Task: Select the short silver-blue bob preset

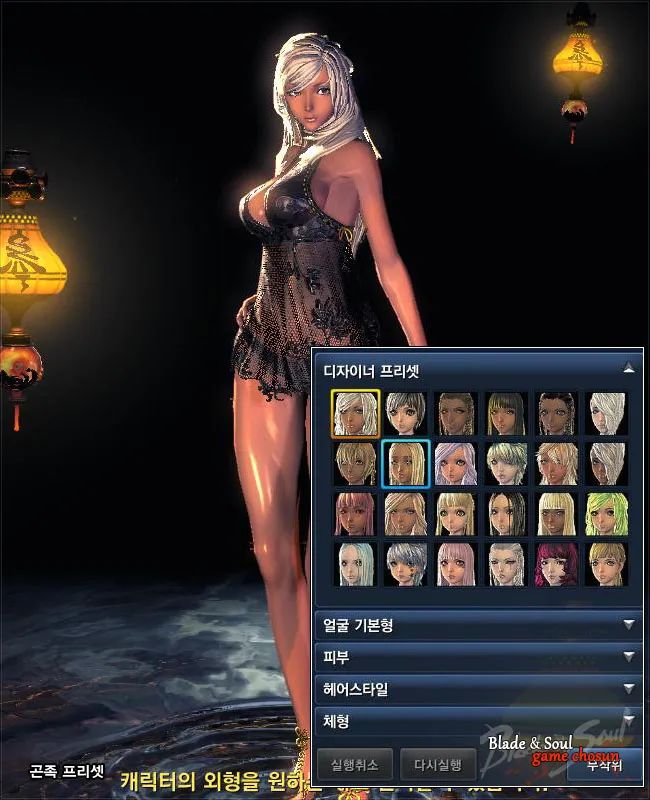Action: click(x=406, y=563)
